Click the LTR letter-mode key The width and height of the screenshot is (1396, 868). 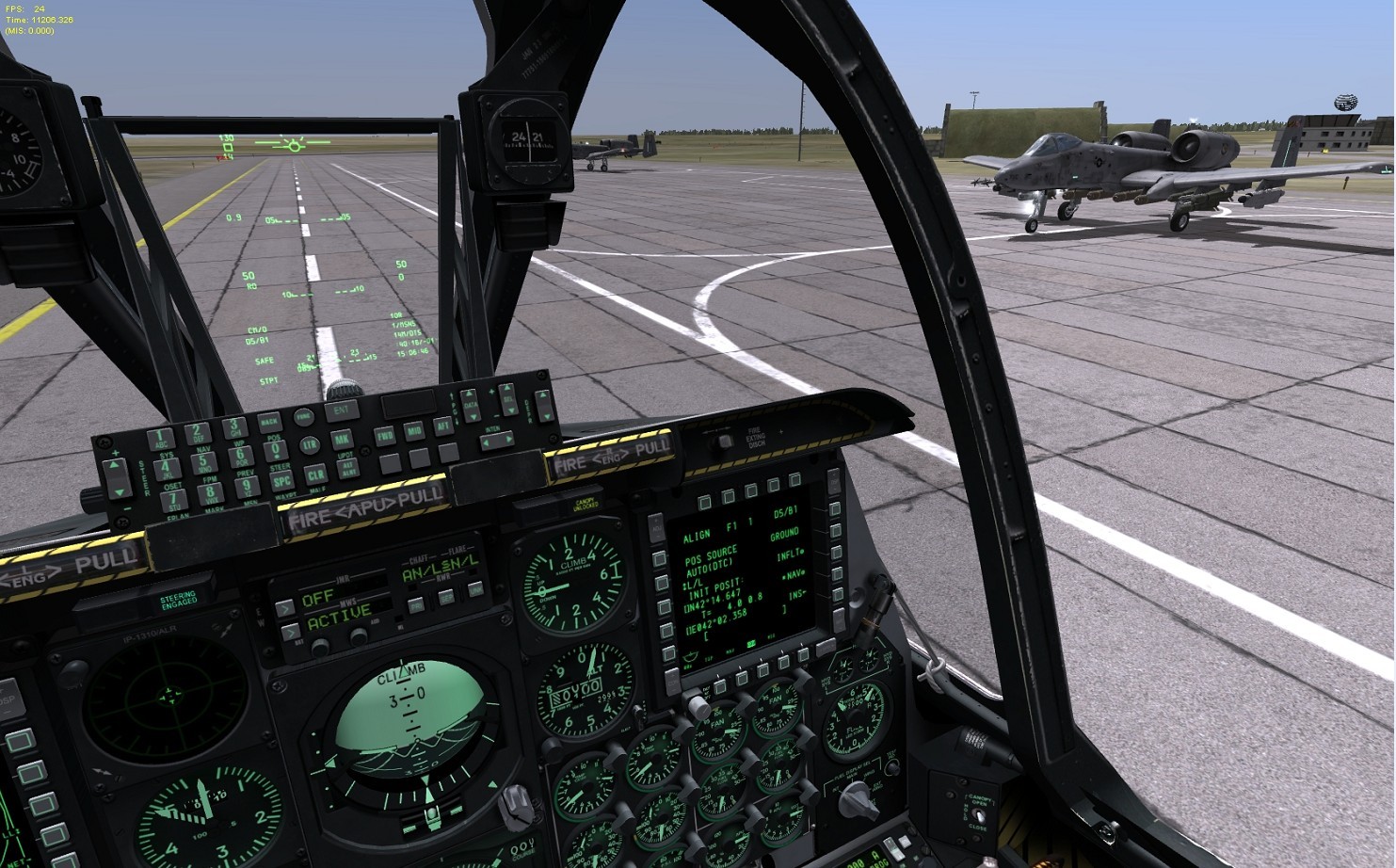pyautogui.click(x=310, y=444)
